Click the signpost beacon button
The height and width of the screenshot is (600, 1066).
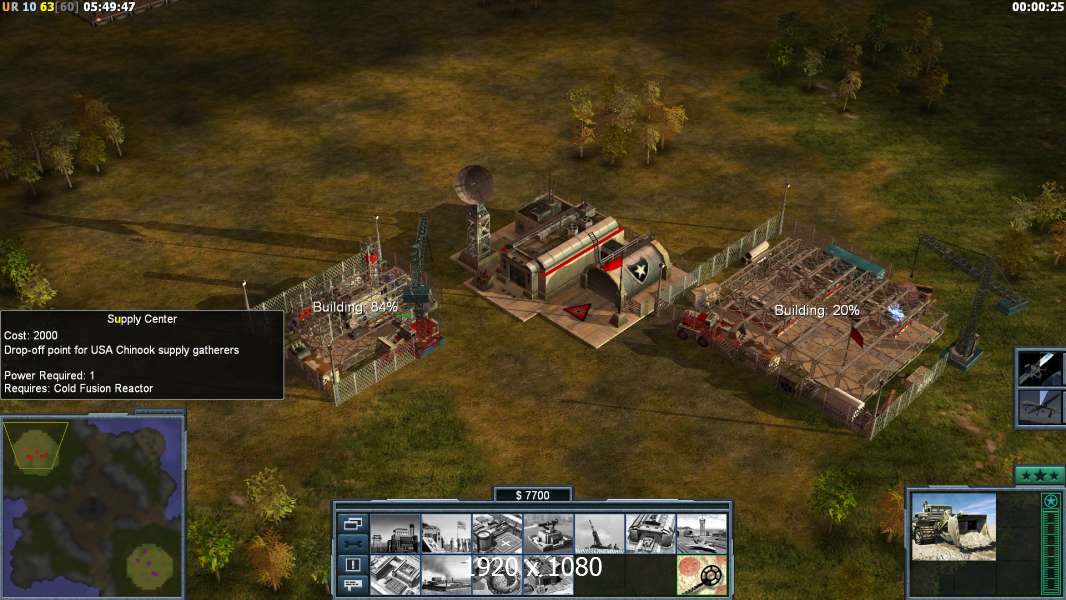coord(351,586)
